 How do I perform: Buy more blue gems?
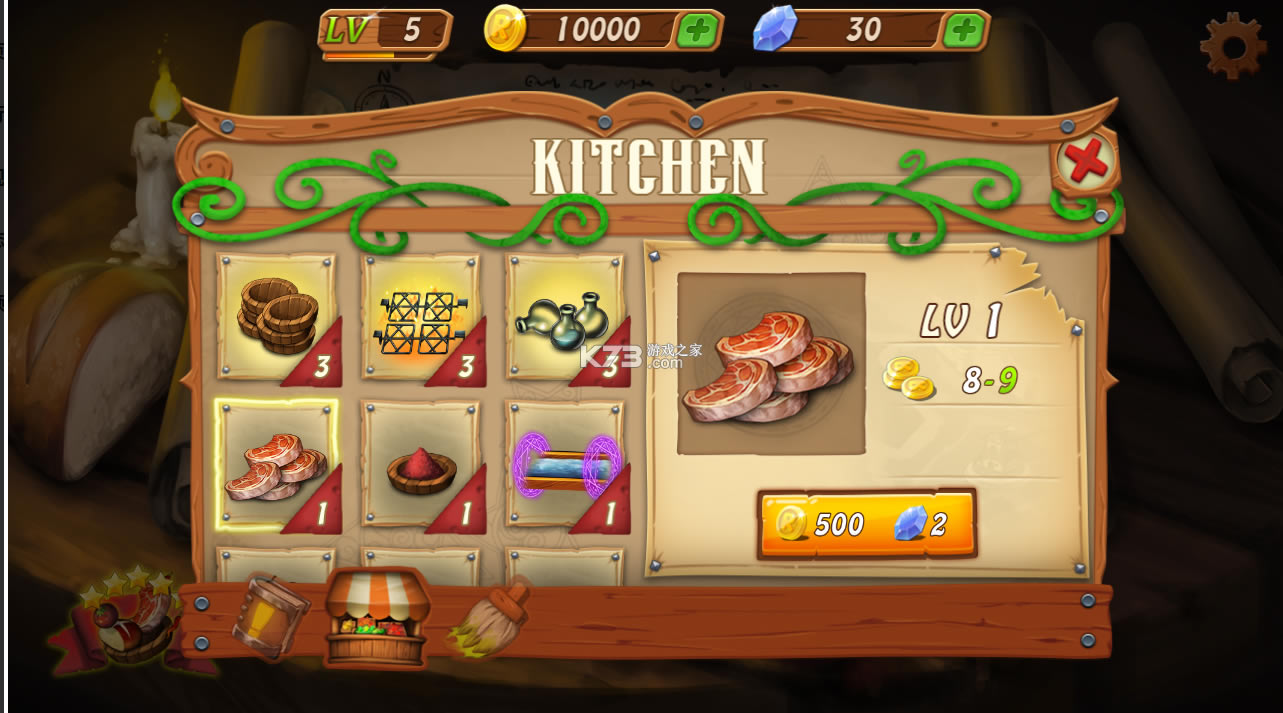[964, 31]
